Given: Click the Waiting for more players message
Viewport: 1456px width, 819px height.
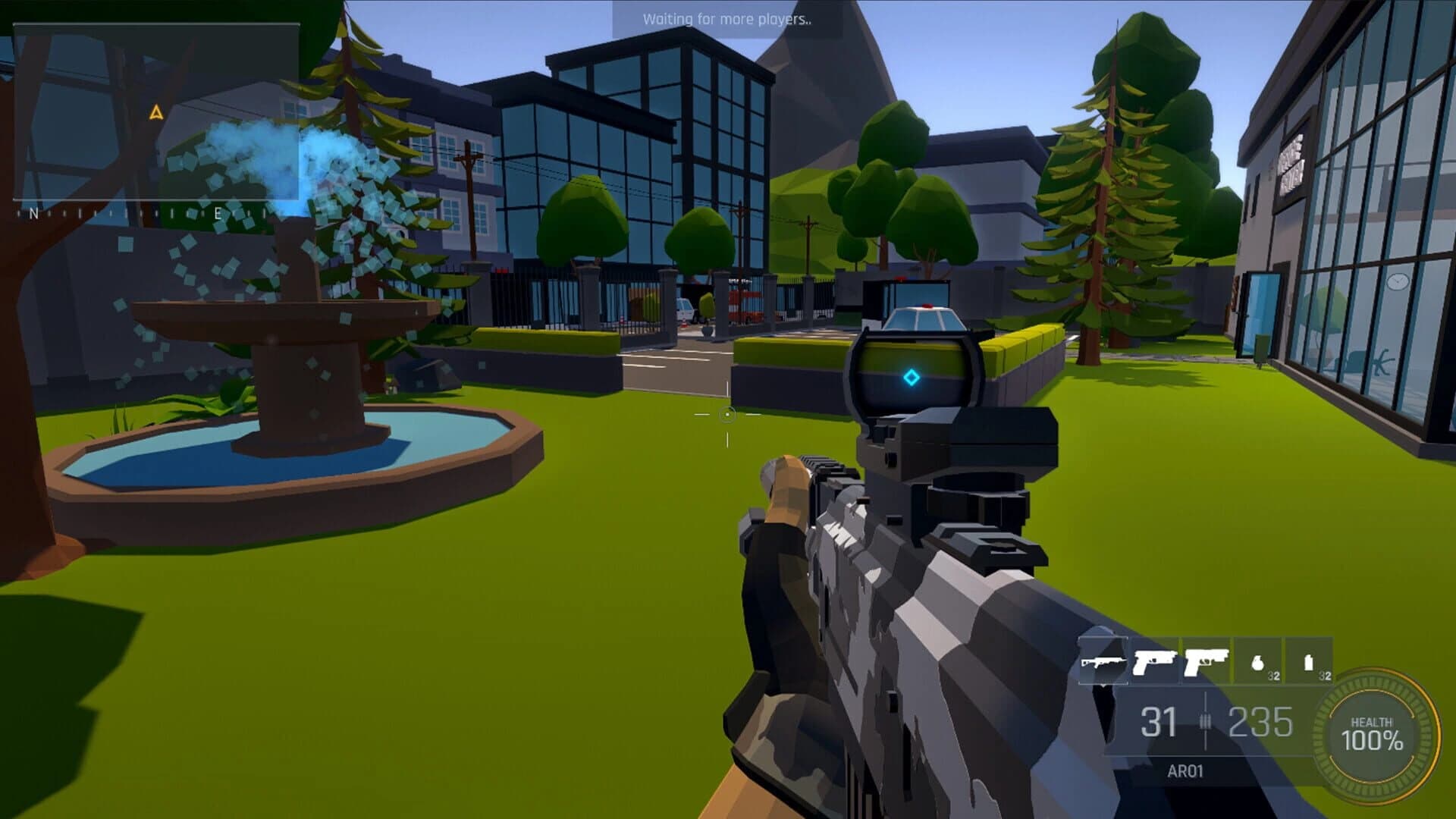Looking at the screenshot, I should coord(729,19).
